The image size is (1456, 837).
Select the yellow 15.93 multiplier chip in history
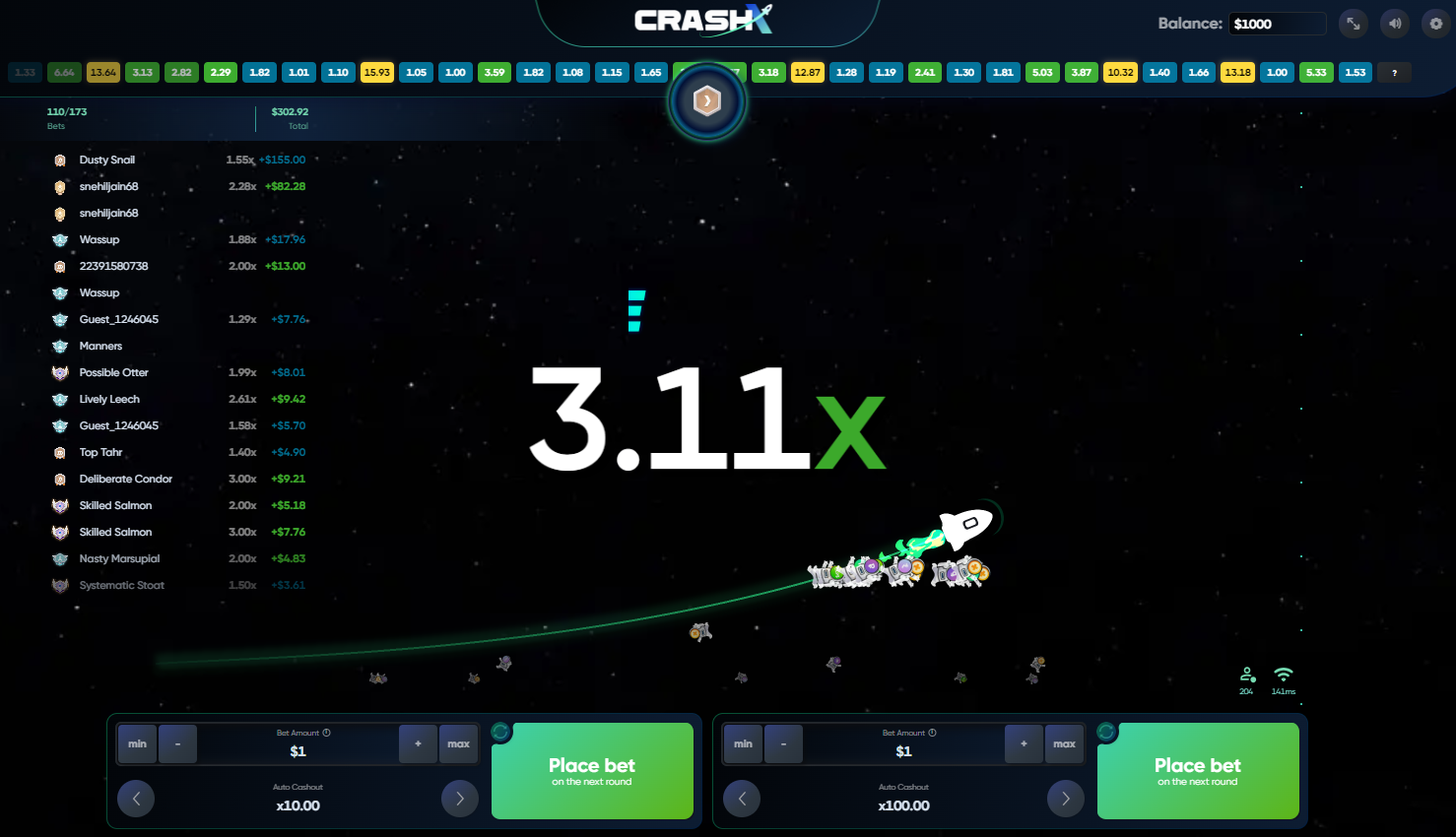[377, 72]
